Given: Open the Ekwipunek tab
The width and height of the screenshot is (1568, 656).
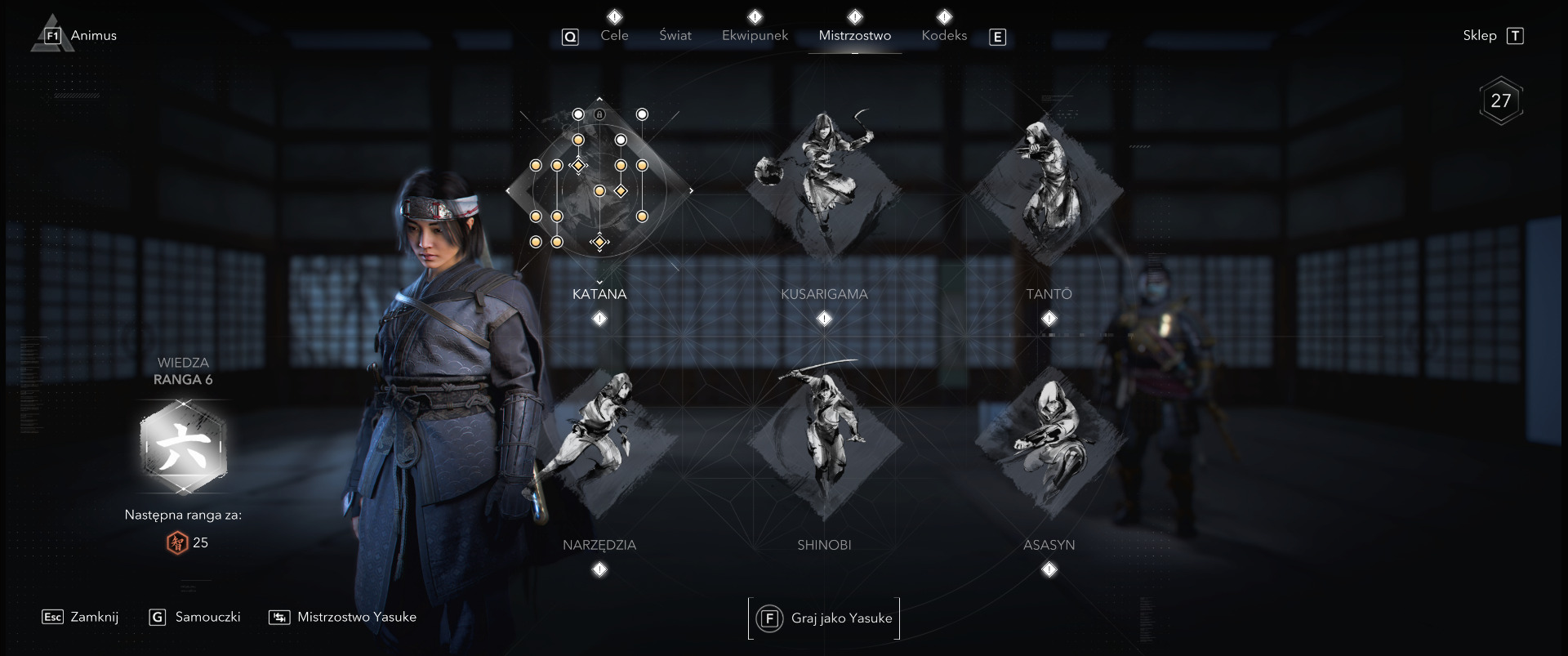Looking at the screenshot, I should (x=755, y=35).
